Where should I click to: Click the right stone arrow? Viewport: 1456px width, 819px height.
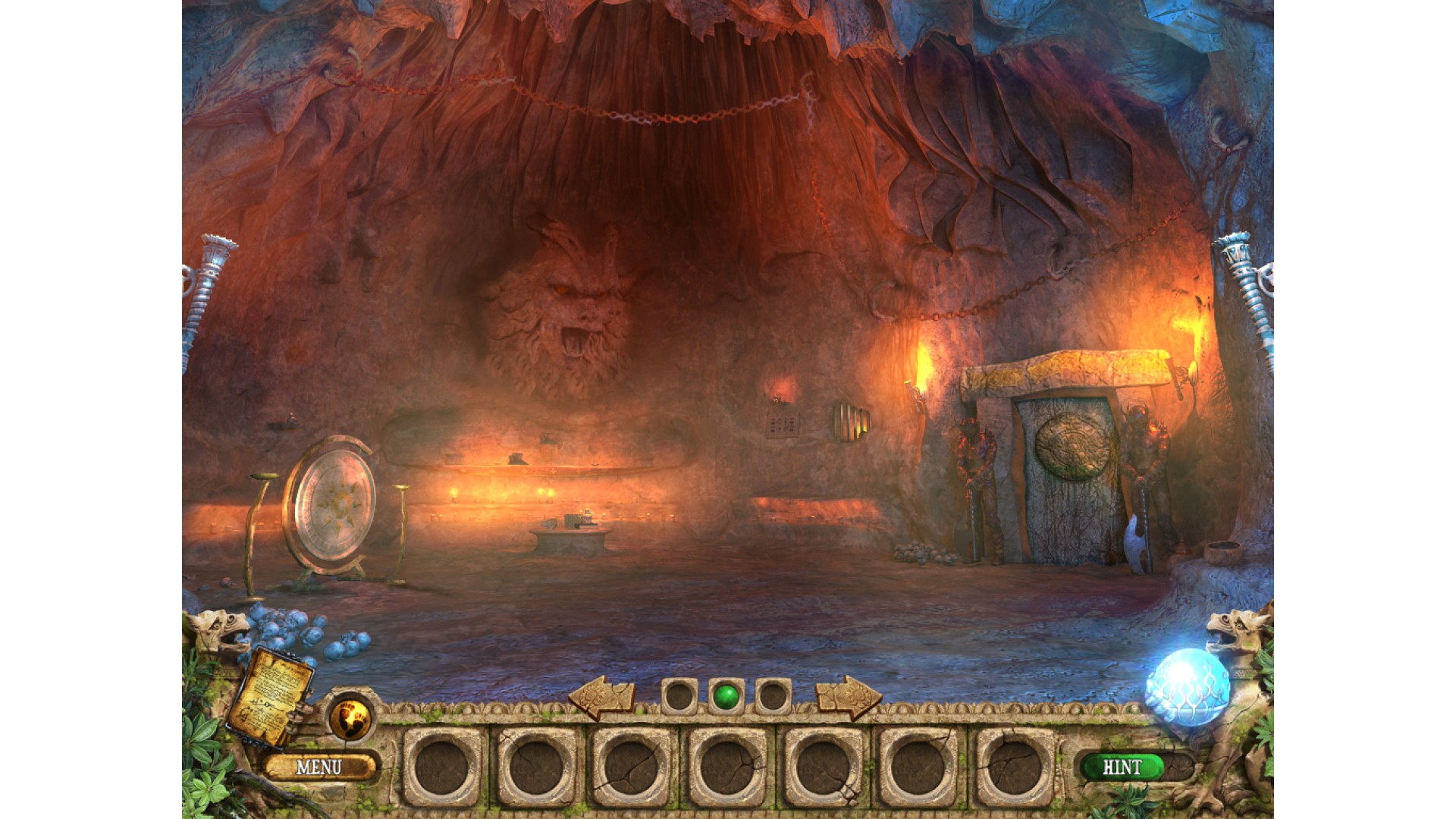(849, 695)
